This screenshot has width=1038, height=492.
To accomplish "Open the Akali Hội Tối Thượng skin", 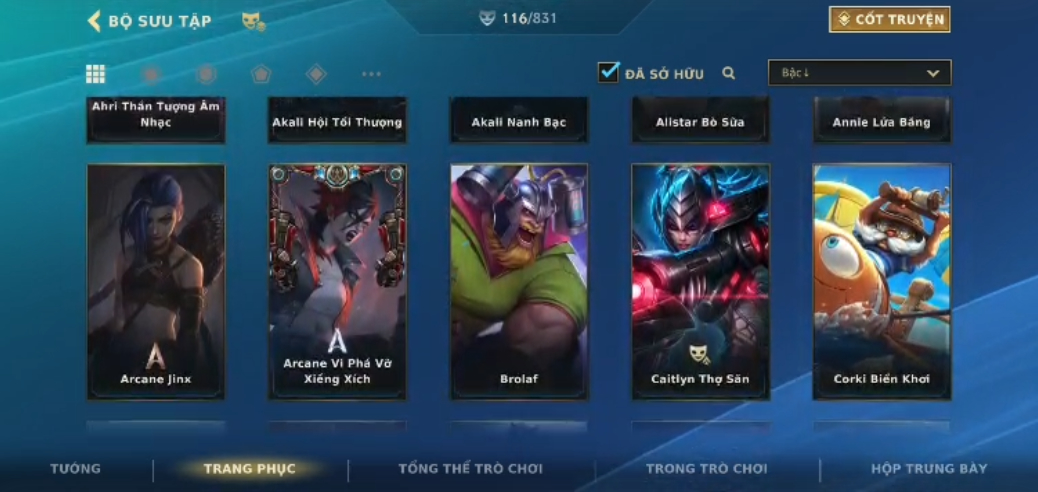I will [337, 121].
